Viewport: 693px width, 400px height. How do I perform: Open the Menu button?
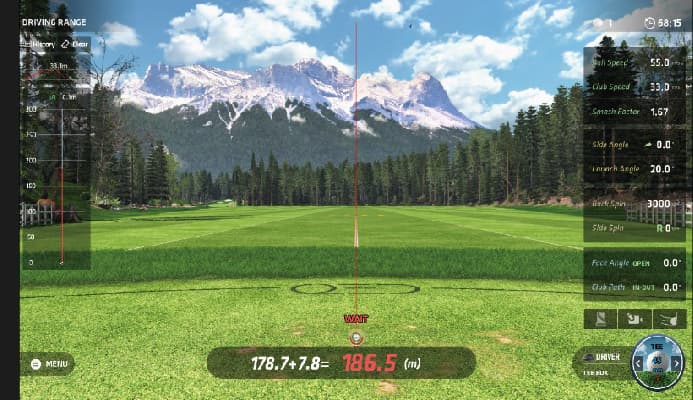[48, 364]
